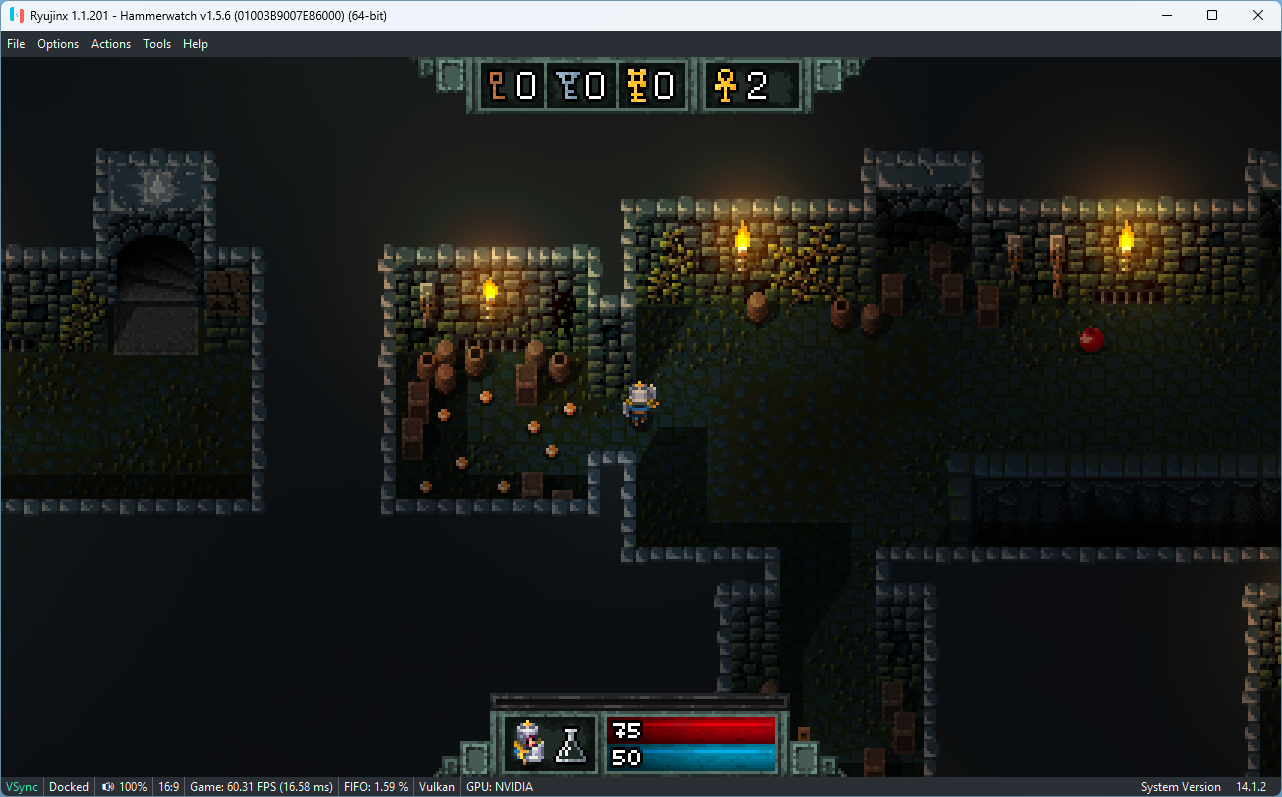1282x797 pixels.
Task: Toggle VSync in the status bar
Action: 21,787
